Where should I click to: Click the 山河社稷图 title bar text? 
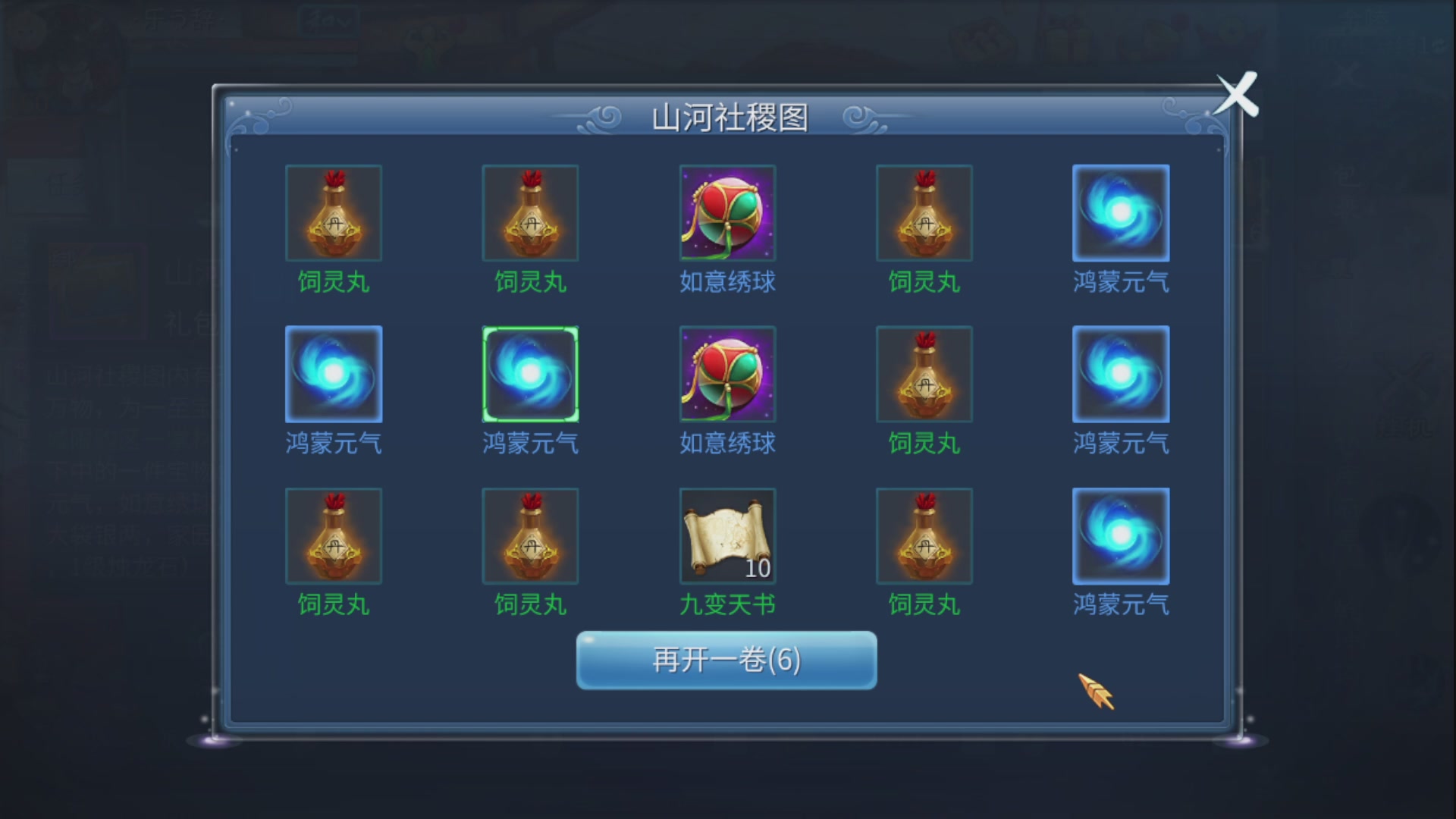click(x=726, y=116)
